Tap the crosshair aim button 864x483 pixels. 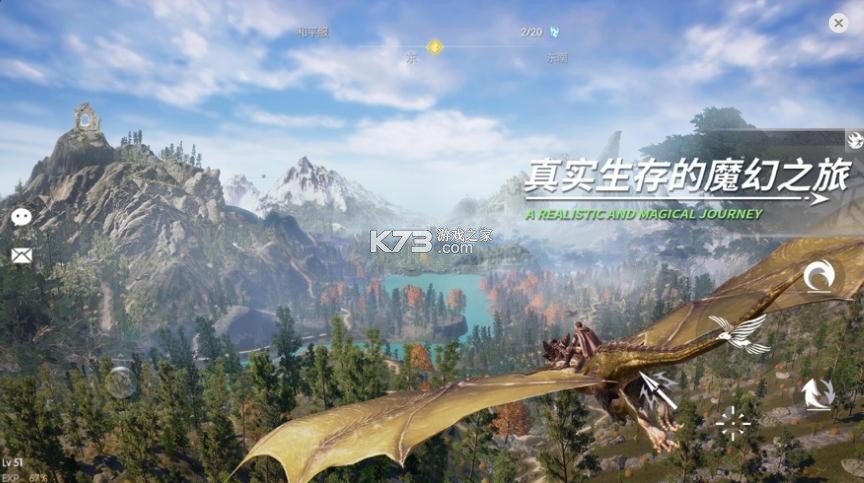coord(733,423)
